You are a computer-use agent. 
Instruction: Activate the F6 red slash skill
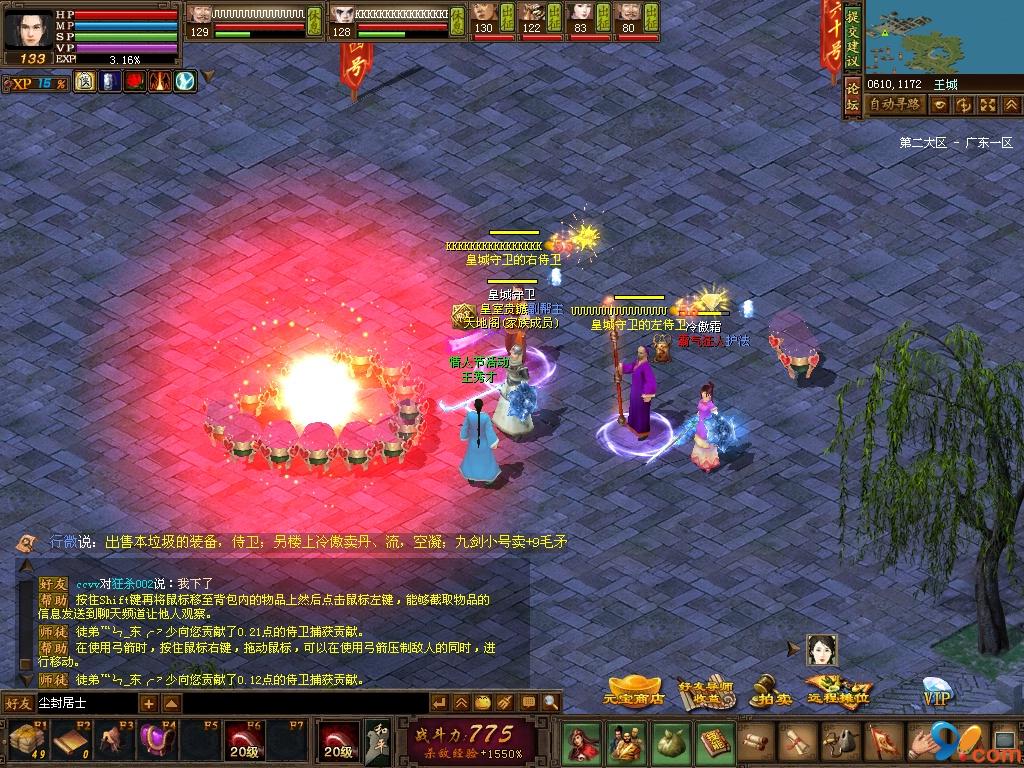click(243, 741)
